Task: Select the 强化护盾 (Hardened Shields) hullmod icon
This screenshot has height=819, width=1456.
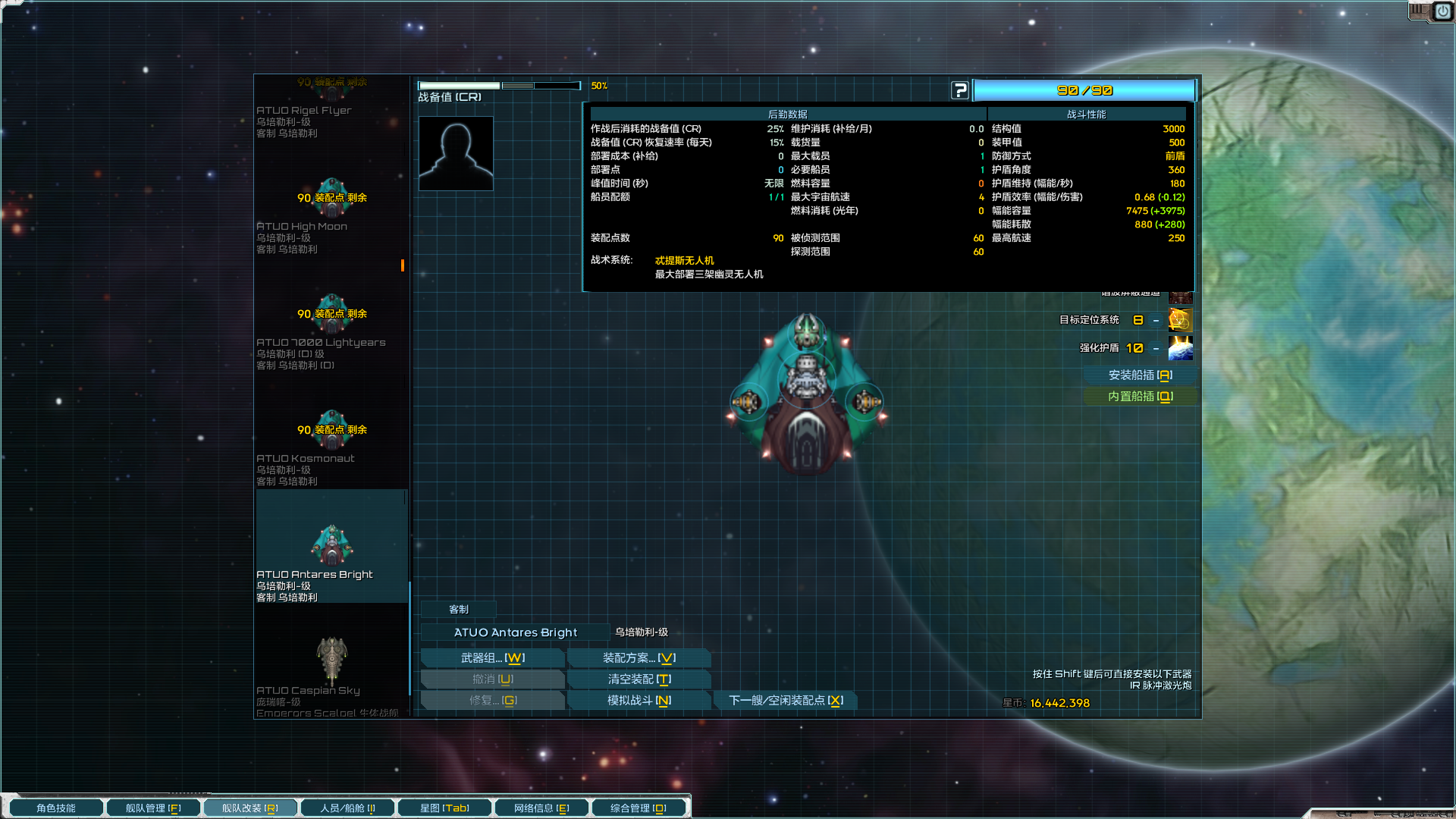Action: (1181, 349)
